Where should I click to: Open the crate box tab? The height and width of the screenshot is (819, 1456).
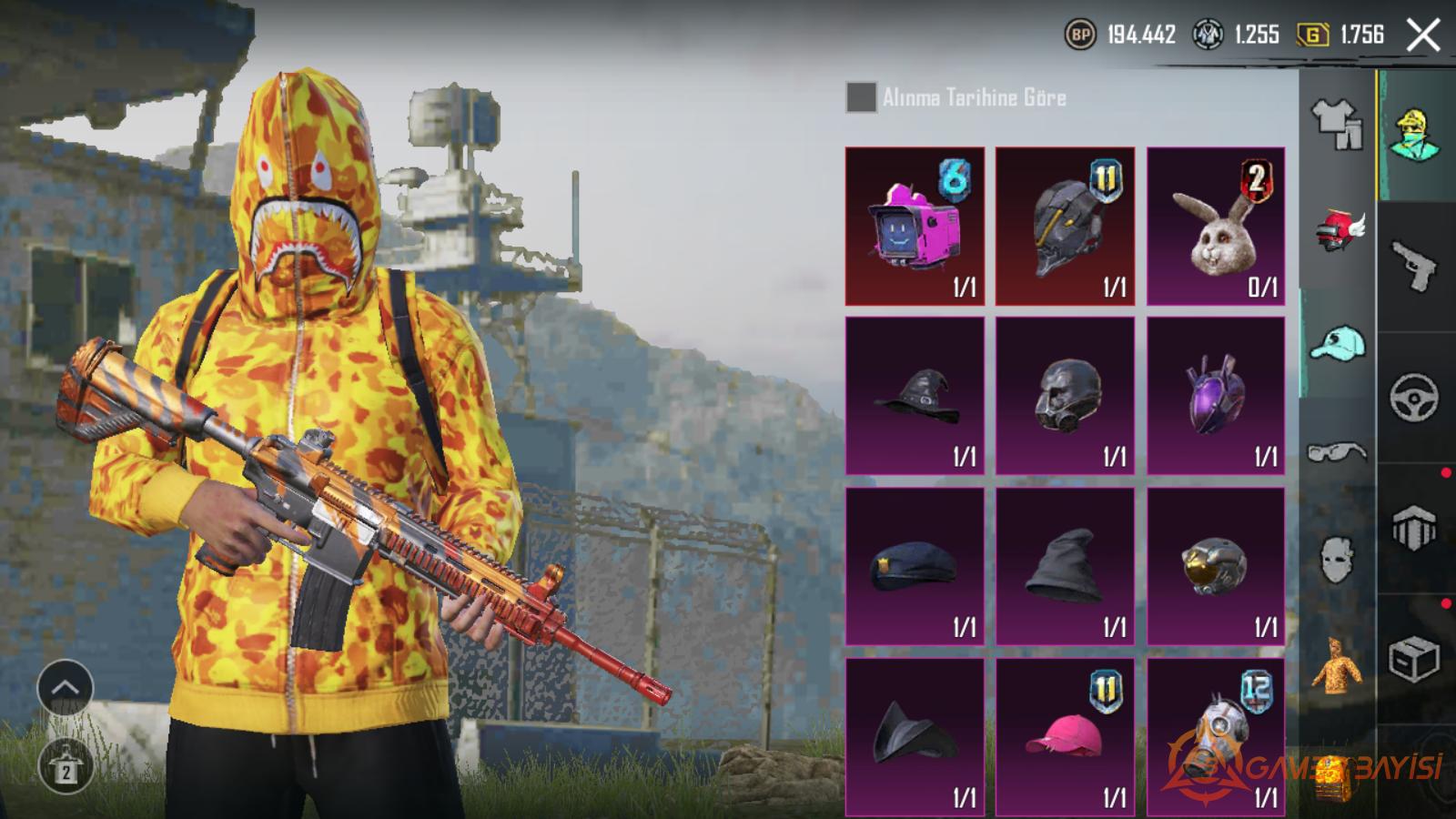tap(1413, 659)
